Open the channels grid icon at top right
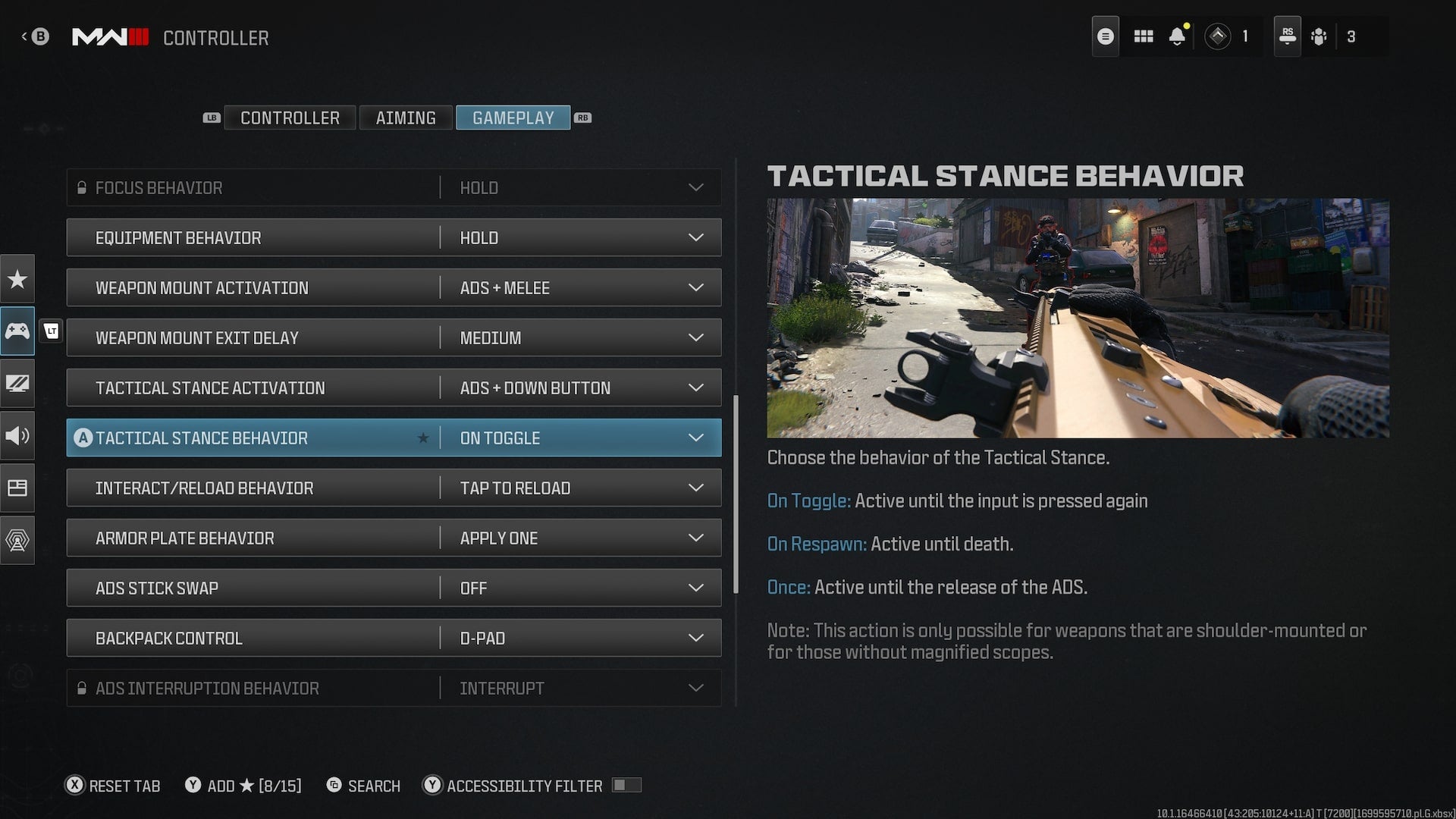The image size is (1456, 819). point(1144,36)
